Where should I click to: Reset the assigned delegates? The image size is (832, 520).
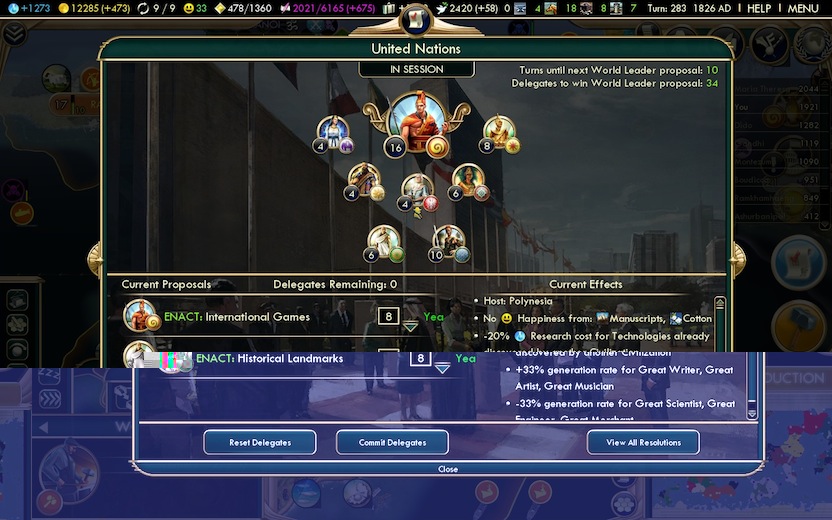click(260, 442)
